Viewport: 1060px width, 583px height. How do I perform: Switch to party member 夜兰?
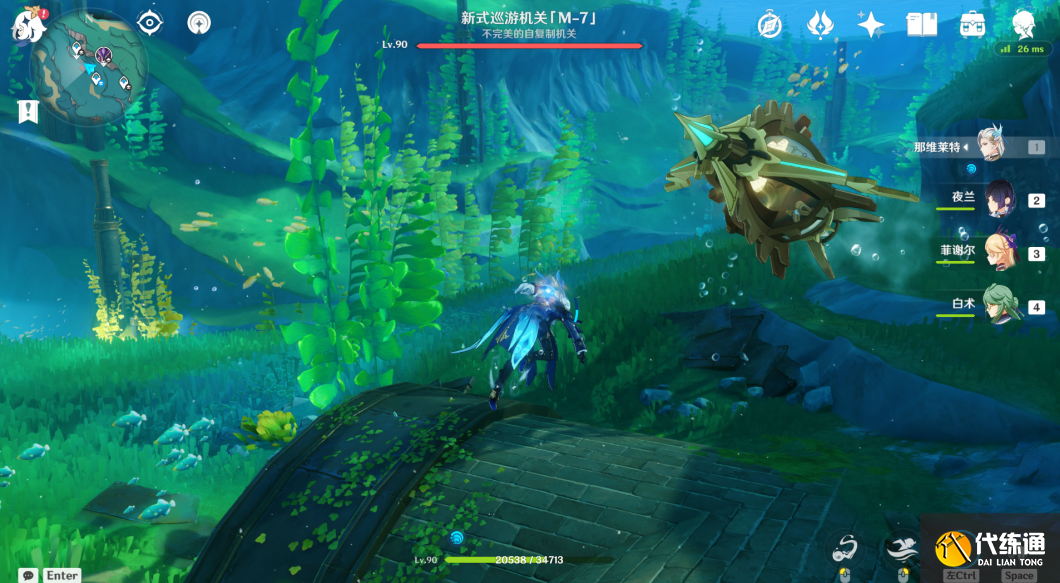click(x=998, y=199)
